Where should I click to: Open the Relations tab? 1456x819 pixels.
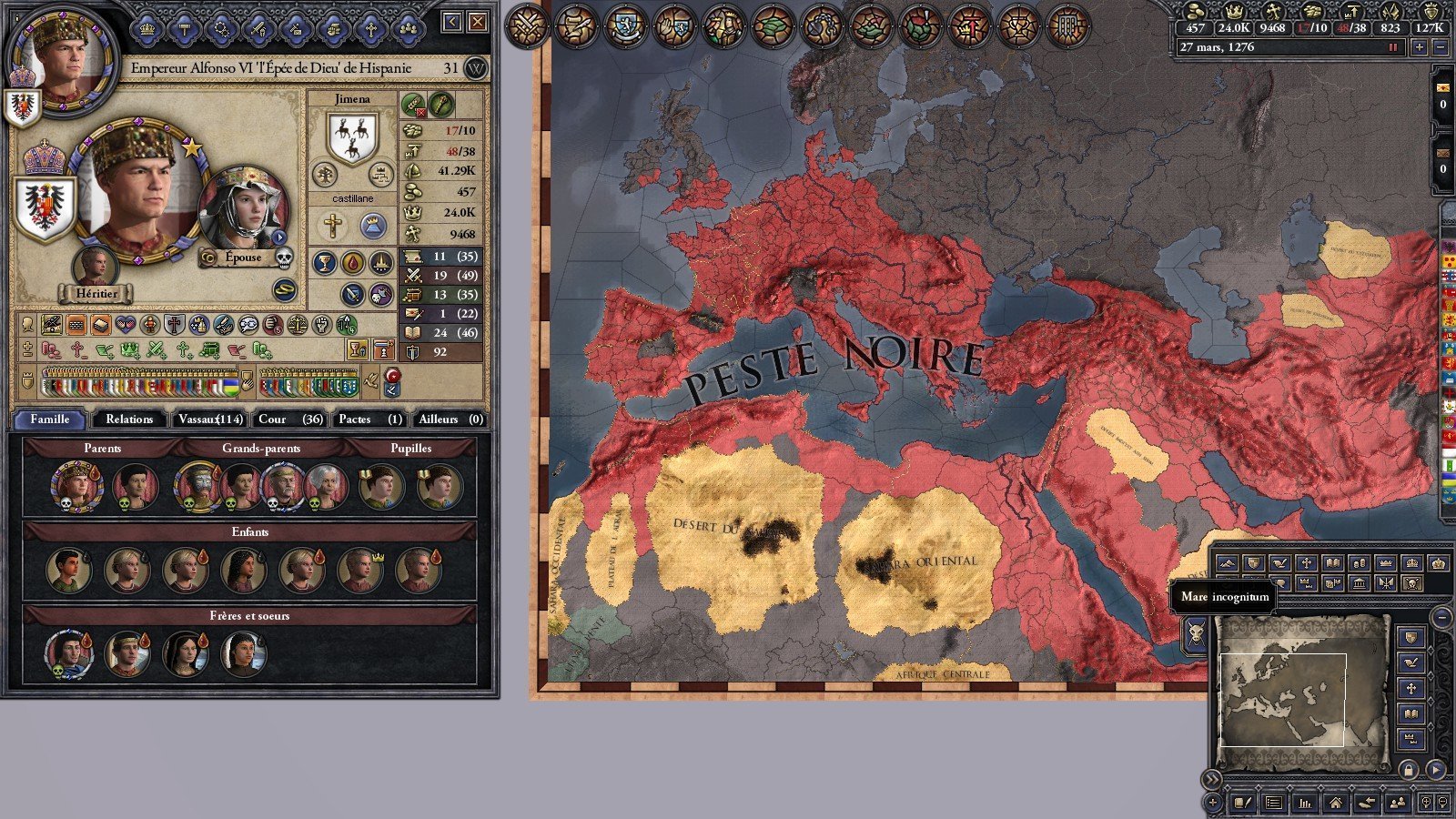tap(129, 420)
